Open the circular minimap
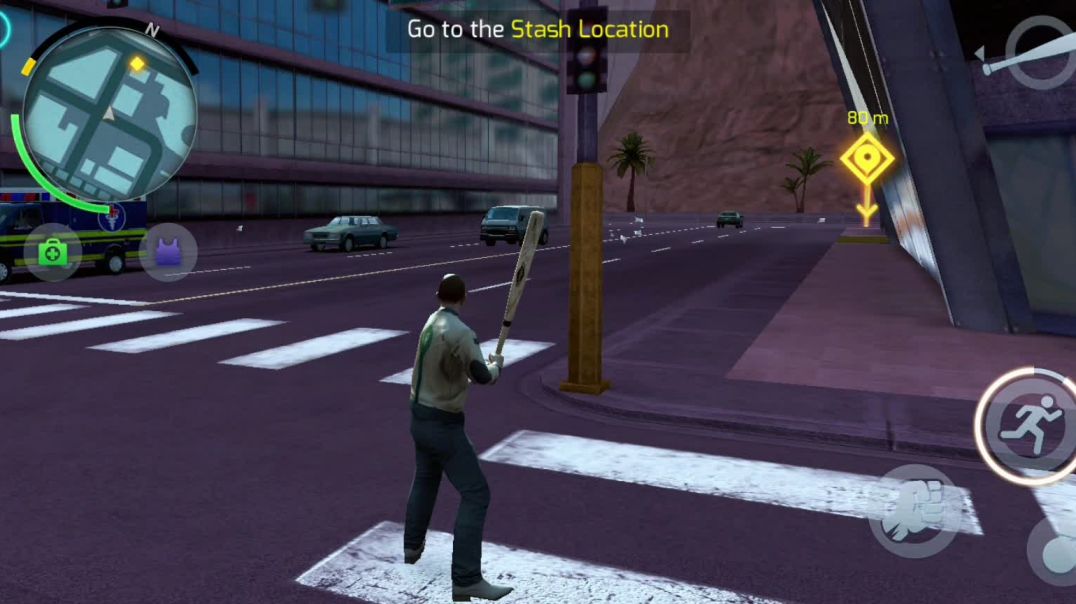This screenshot has width=1076, height=604. coord(108,113)
